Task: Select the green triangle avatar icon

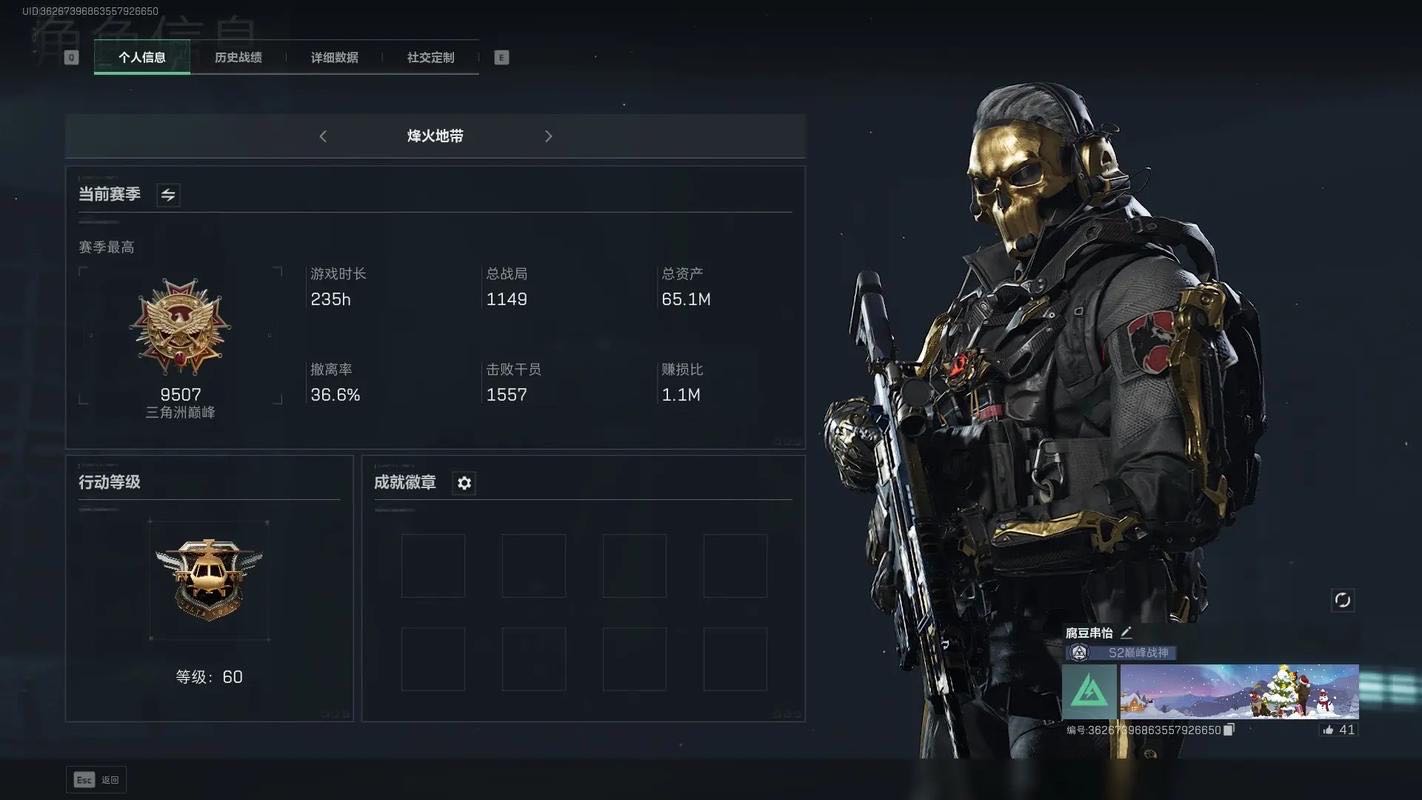Action: 1089,692
